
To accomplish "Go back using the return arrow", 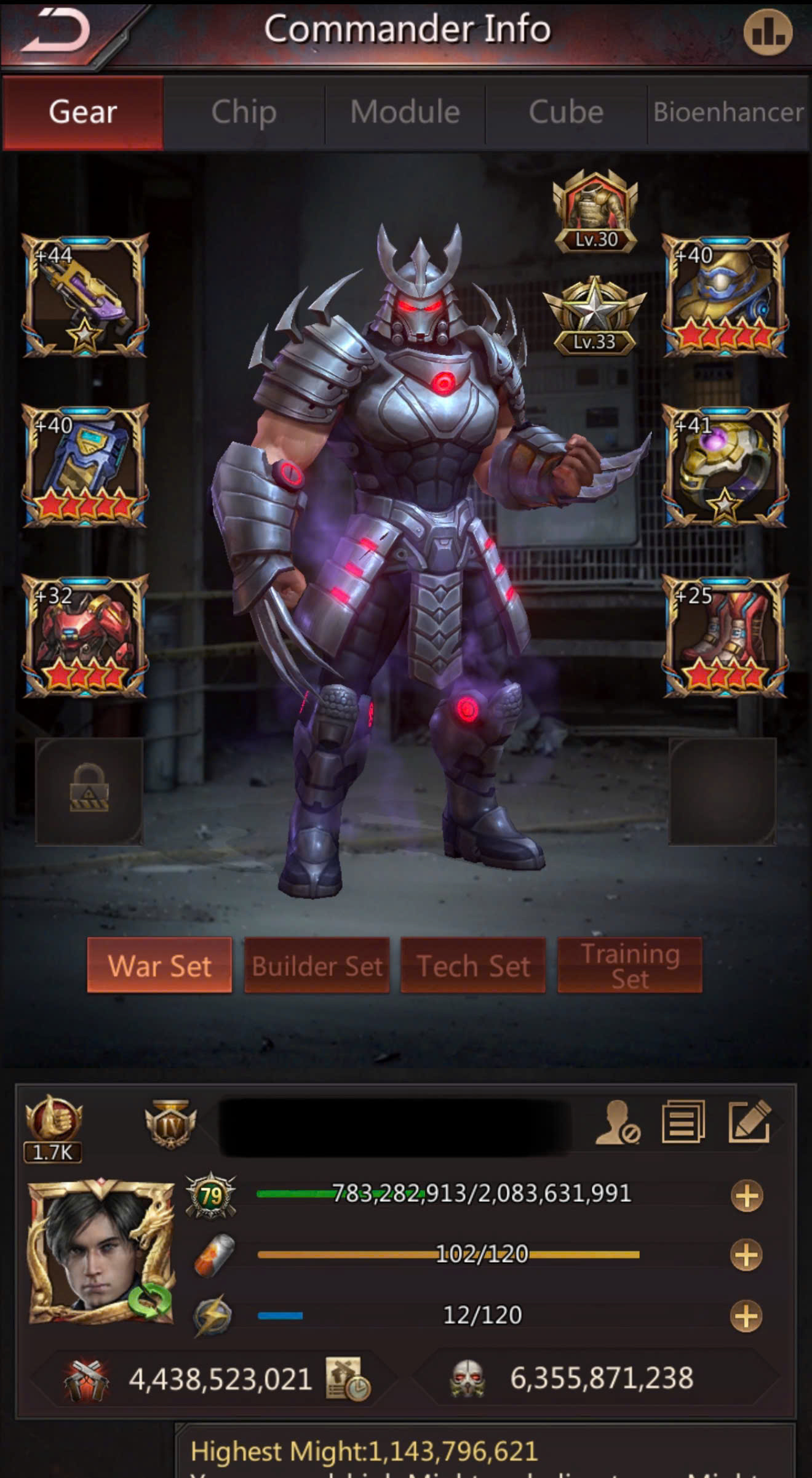I will [x=57, y=32].
